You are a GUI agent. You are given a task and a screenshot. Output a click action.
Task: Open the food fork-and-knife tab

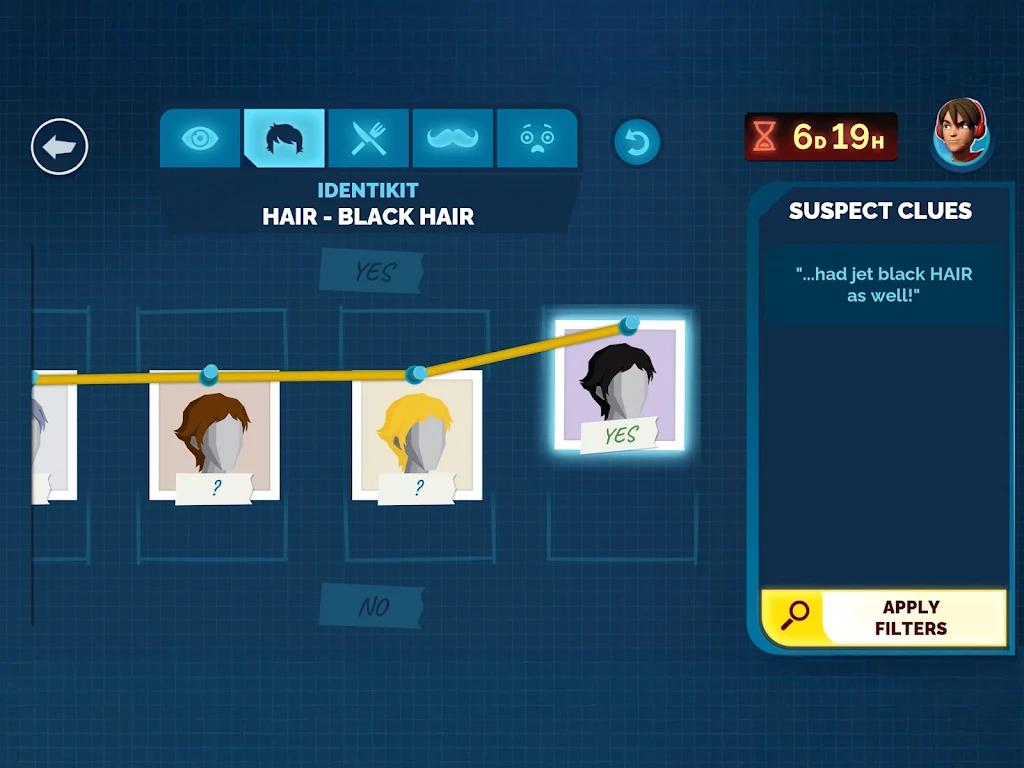(x=369, y=138)
